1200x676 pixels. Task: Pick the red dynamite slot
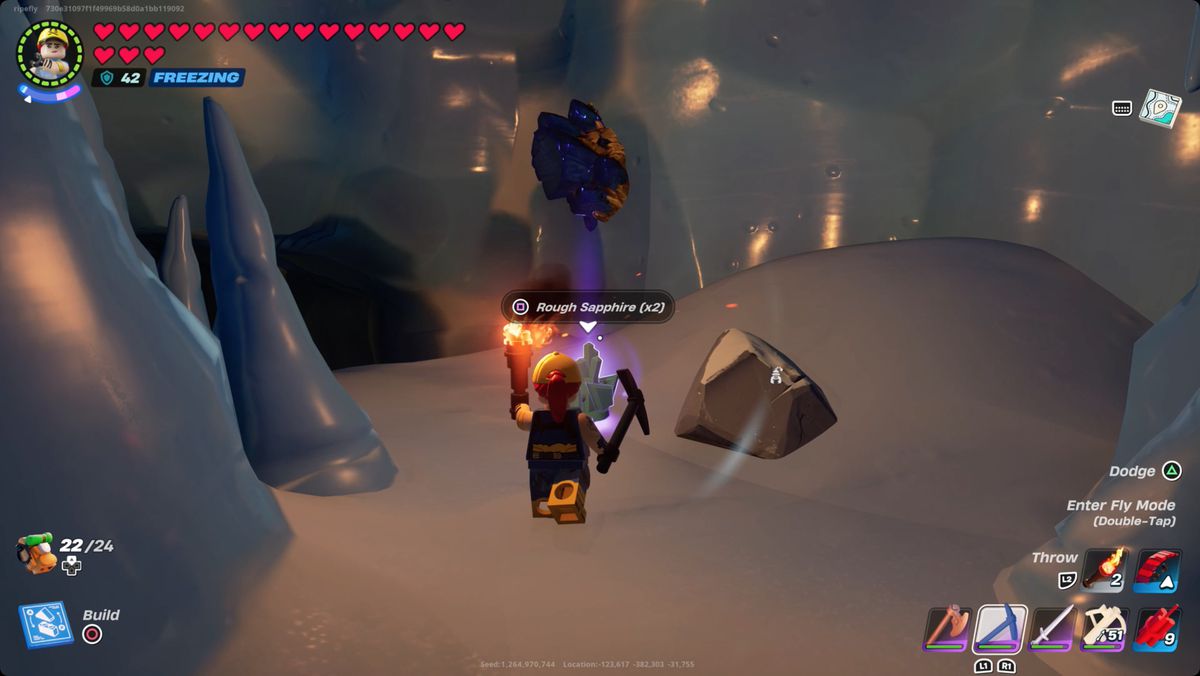(x=1158, y=629)
